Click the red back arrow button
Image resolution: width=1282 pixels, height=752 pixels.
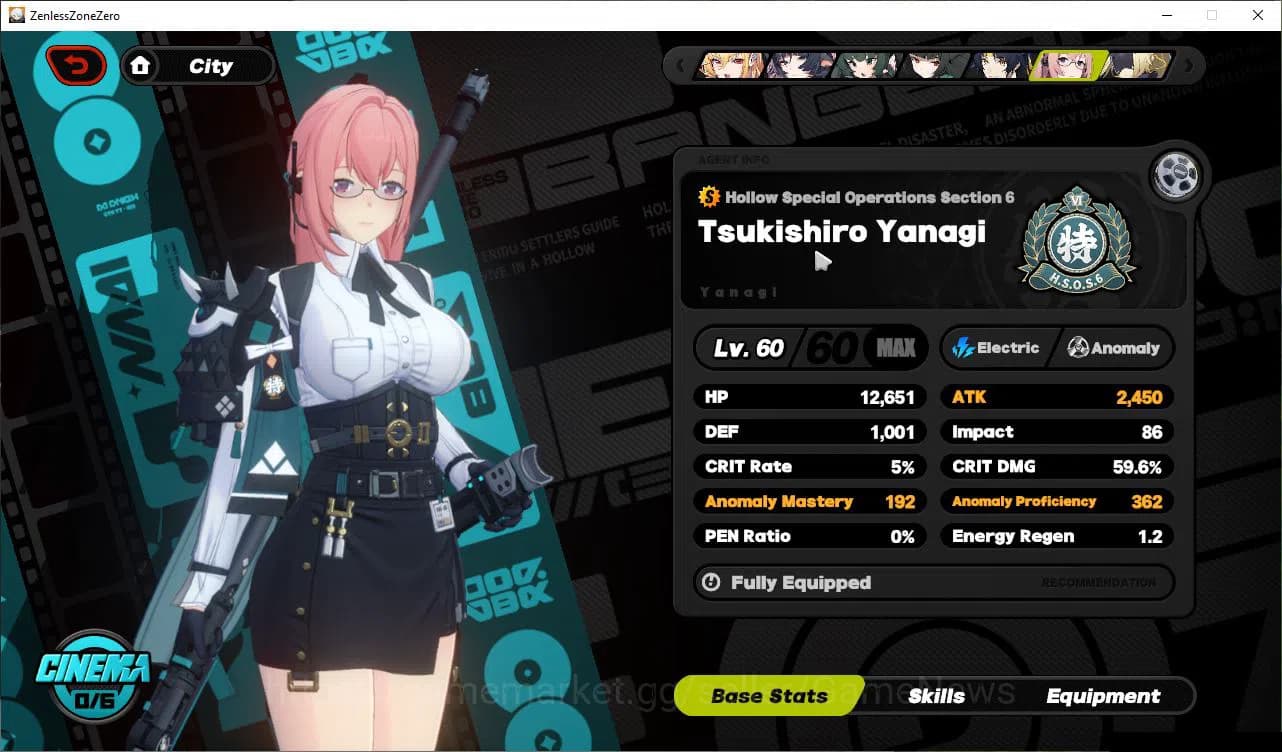click(x=76, y=65)
